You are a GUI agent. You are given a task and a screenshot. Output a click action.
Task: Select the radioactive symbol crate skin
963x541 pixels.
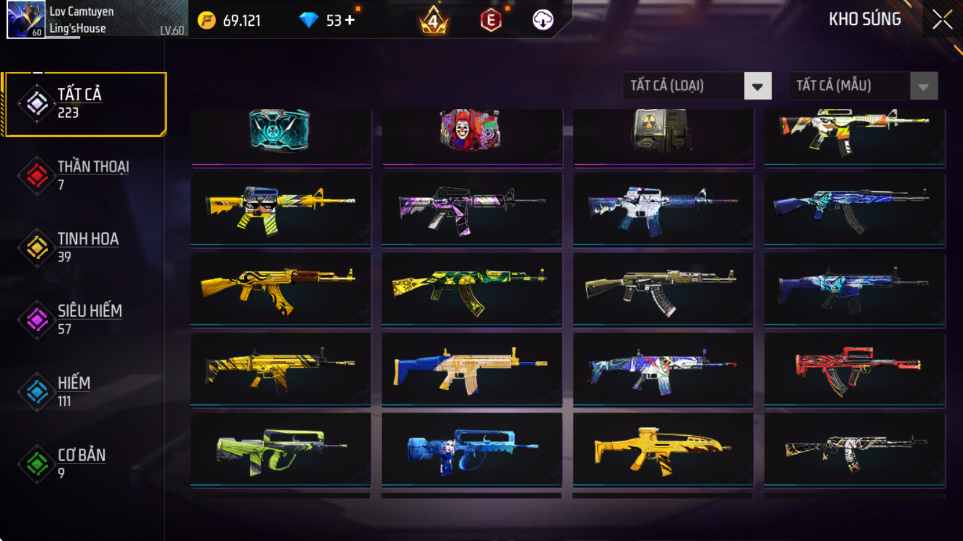[662, 131]
